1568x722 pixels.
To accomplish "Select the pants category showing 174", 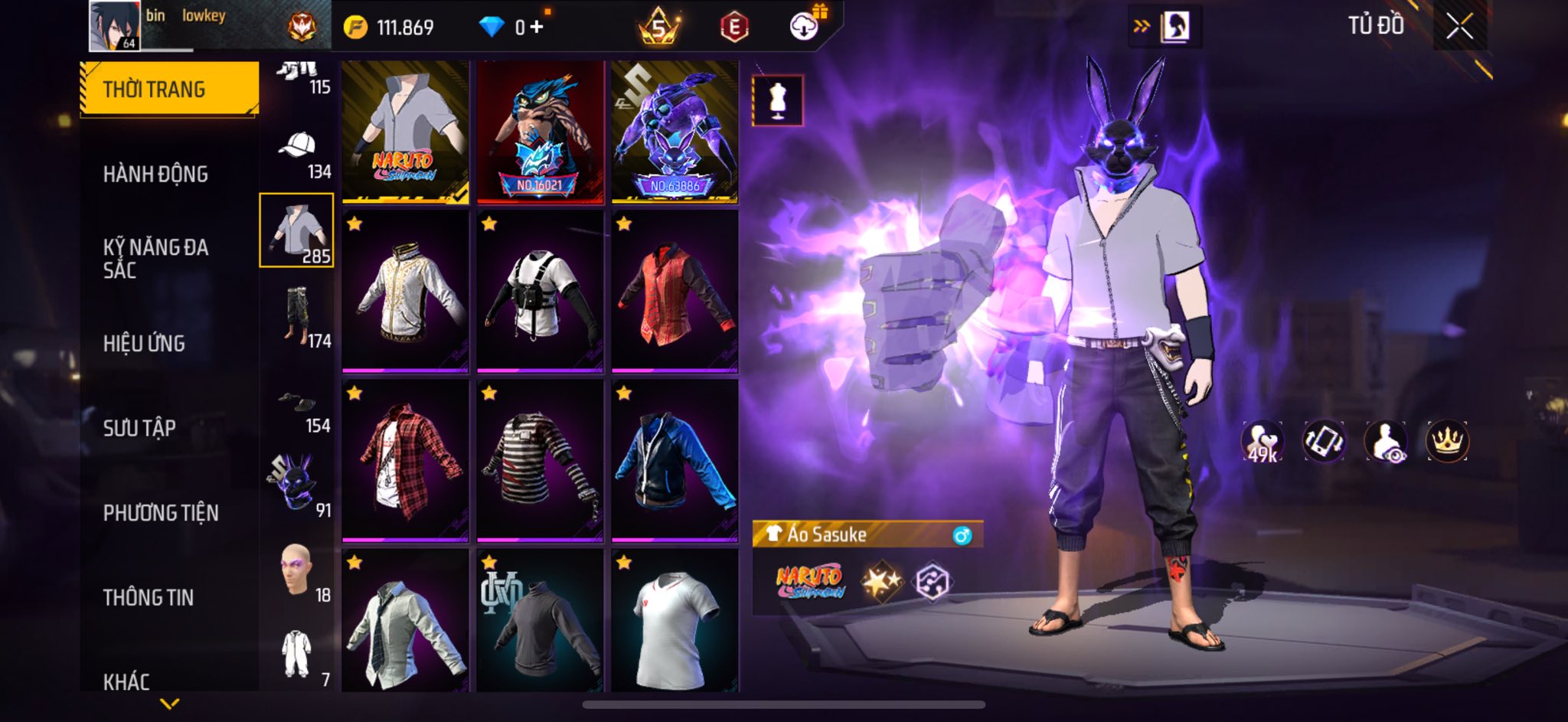I will point(298,315).
